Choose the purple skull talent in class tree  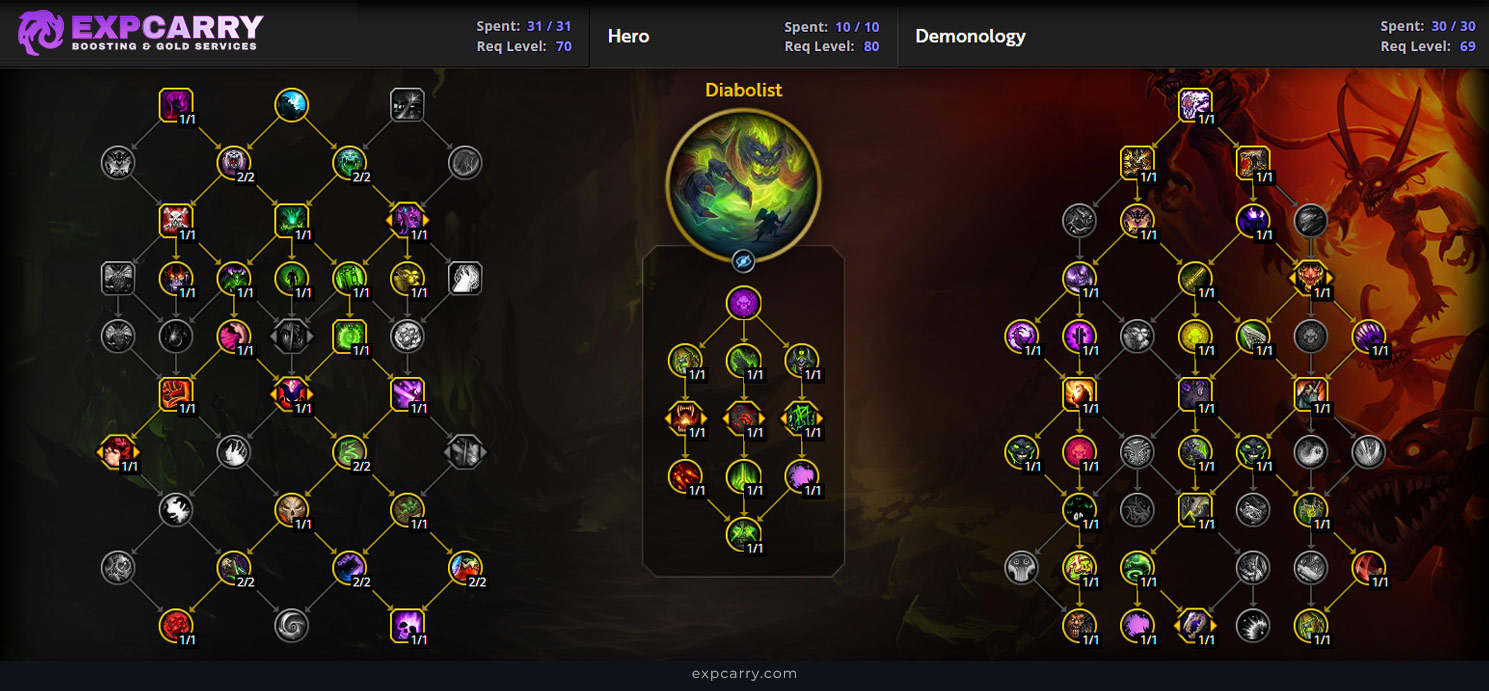pyautogui.click(x=407, y=626)
